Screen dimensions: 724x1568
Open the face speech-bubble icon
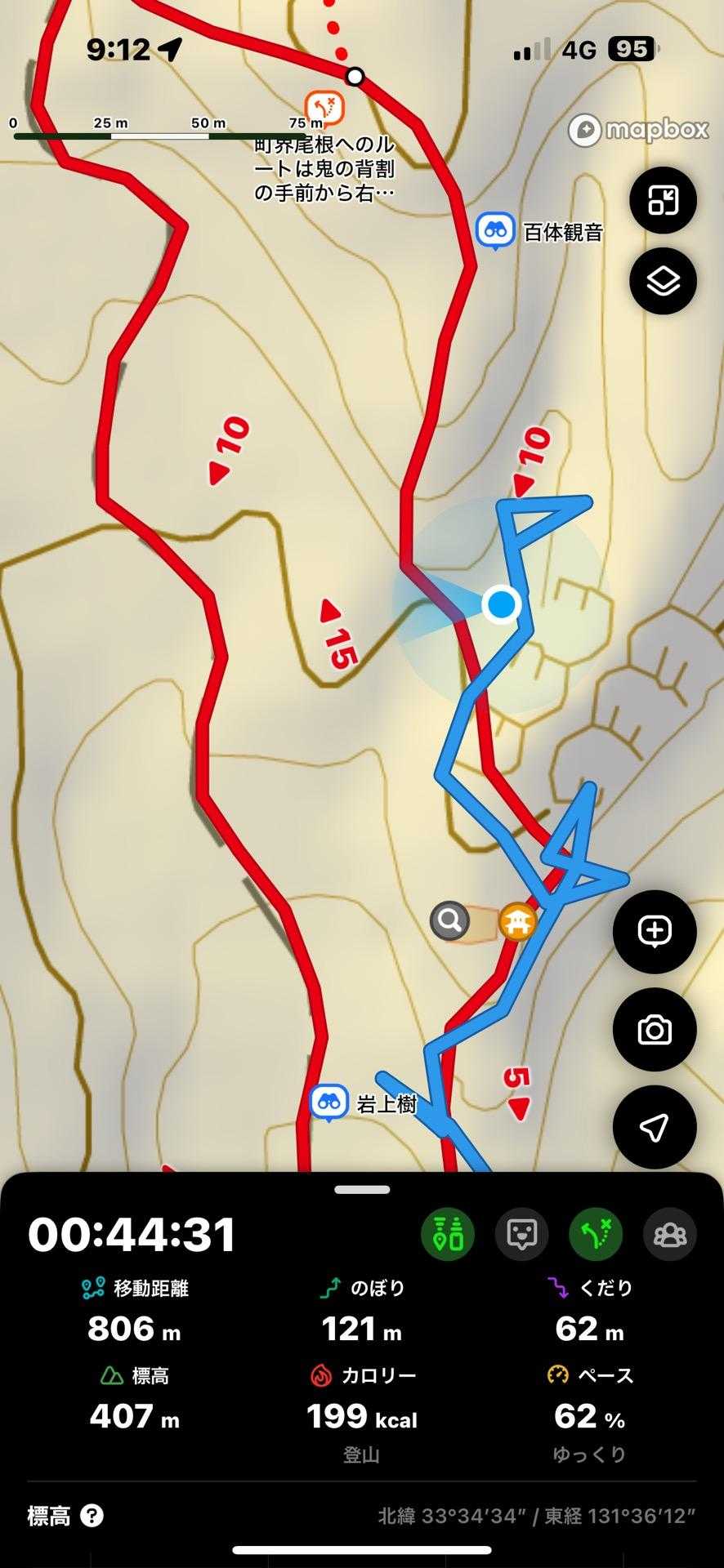coord(521,1233)
